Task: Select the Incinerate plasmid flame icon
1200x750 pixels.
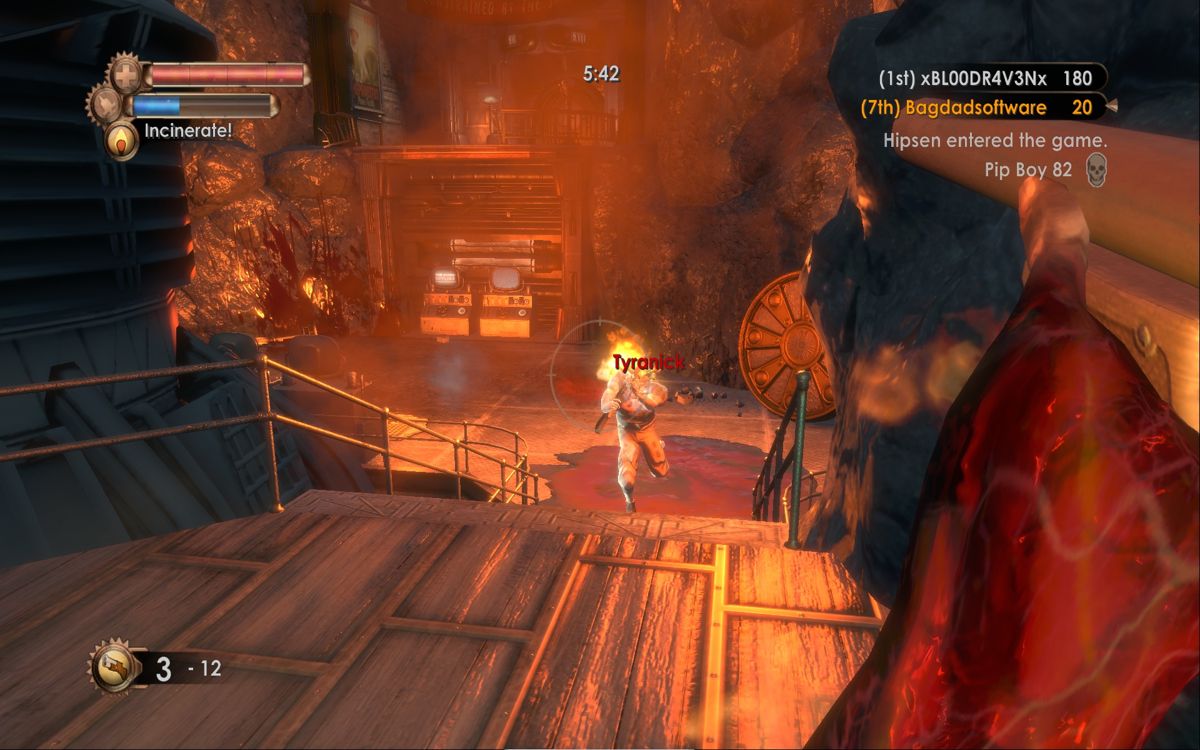Action: 122,139
